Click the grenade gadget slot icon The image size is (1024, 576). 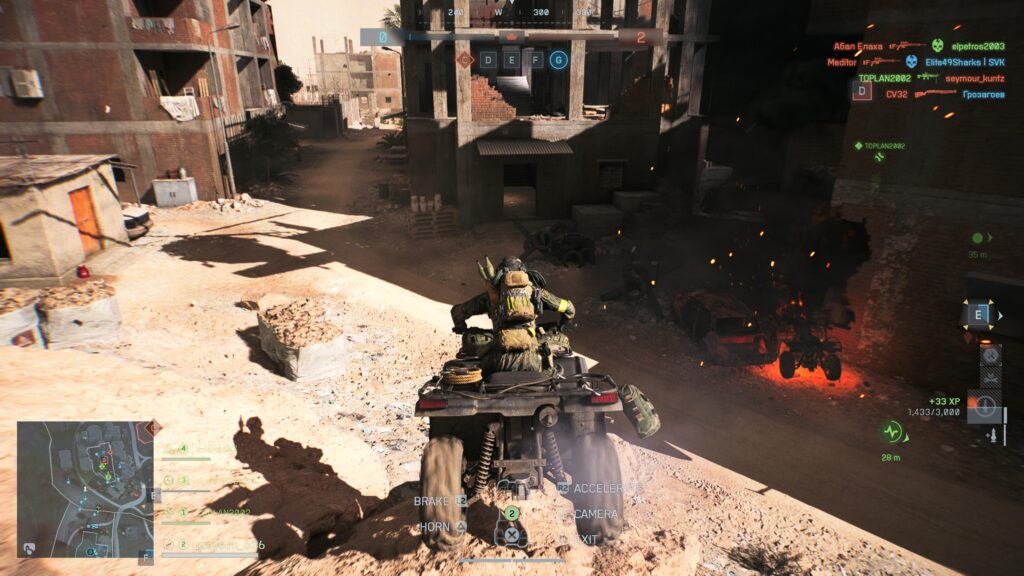pos(991,353)
